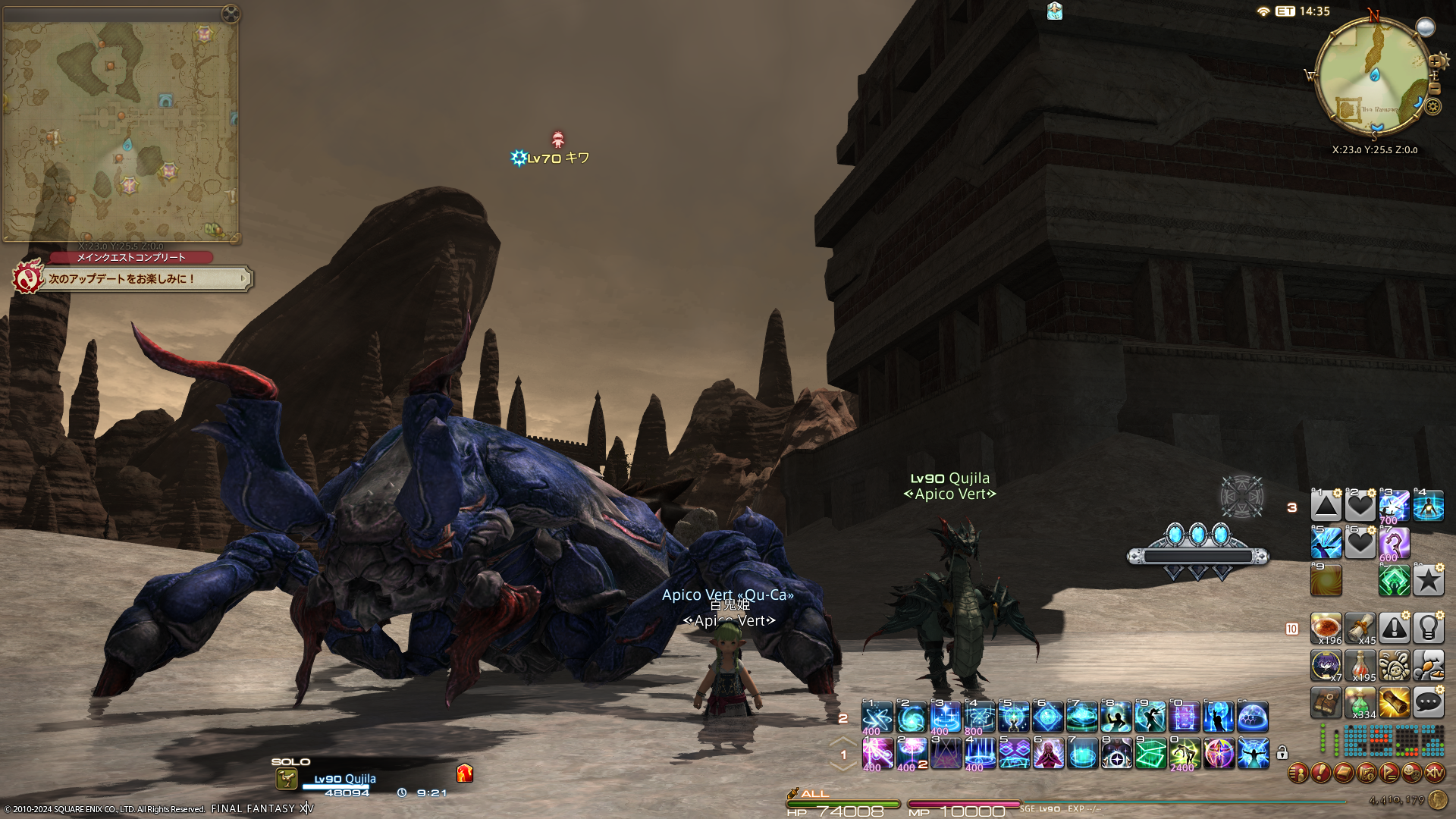Screen dimensions: 1456x819
Task: Activate the pink praying woman ability
Action: tap(1048, 754)
